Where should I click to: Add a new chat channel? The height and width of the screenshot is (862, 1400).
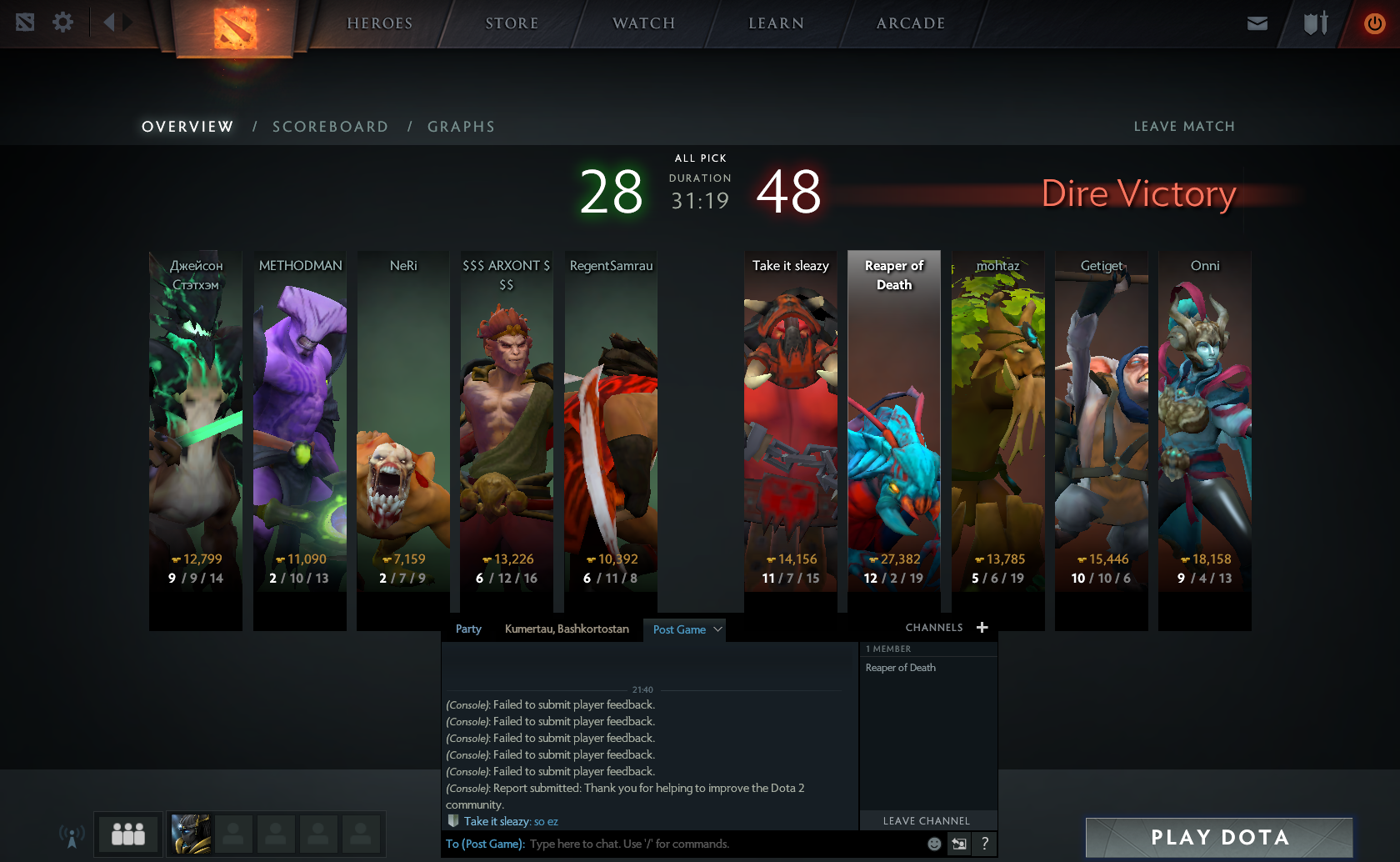click(x=982, y=628)
